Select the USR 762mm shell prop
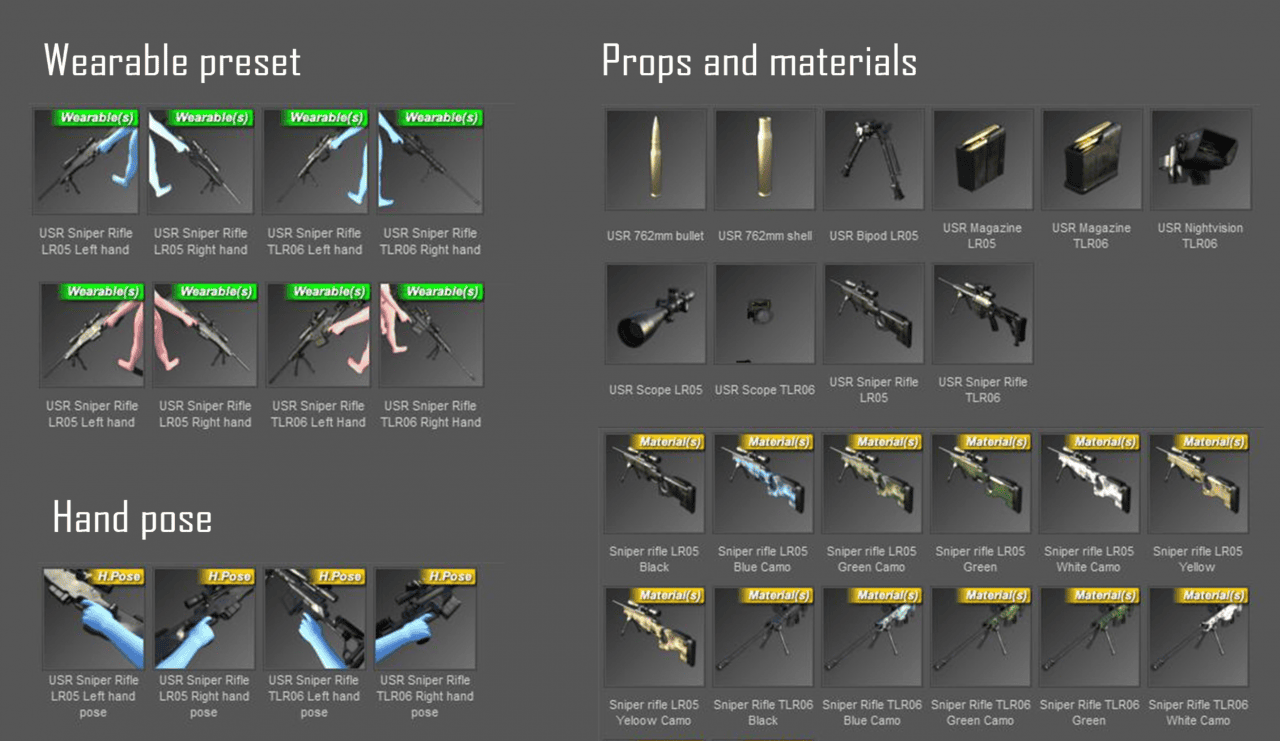Image resolution: width=1280 pixels, height=741 pixels. pos(764,159)
